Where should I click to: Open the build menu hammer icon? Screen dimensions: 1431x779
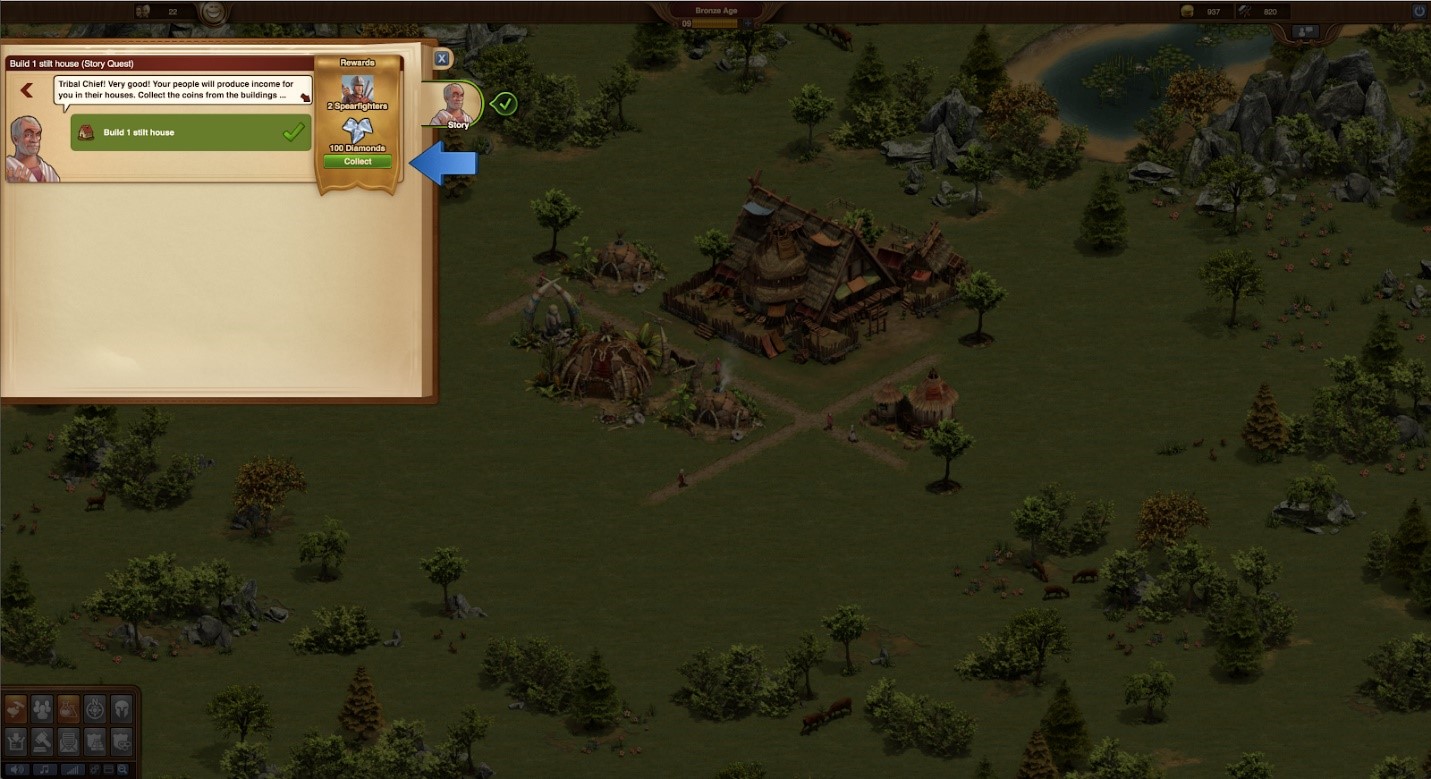[15, 708]
